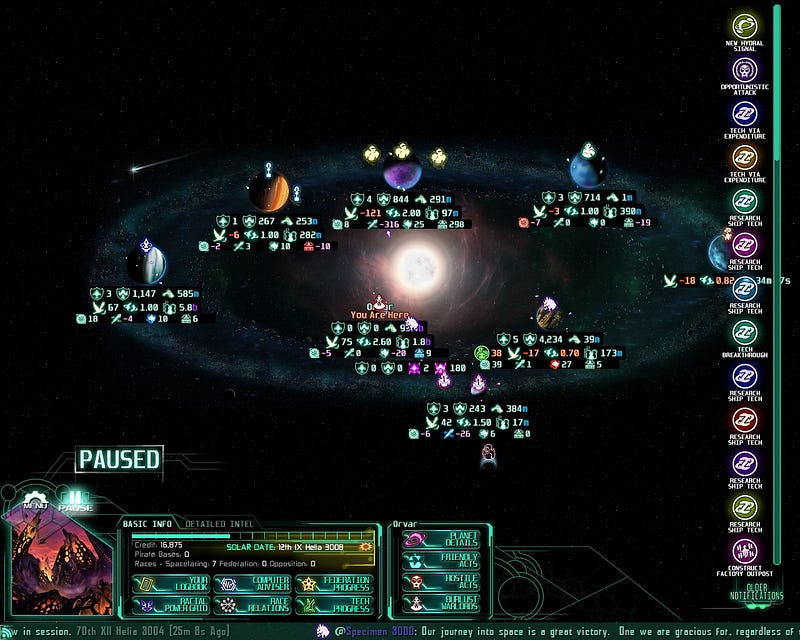Viewport: 800px width, 640px height.
Task: View the Opportunistic Attack notification
Action: (744, 75)
